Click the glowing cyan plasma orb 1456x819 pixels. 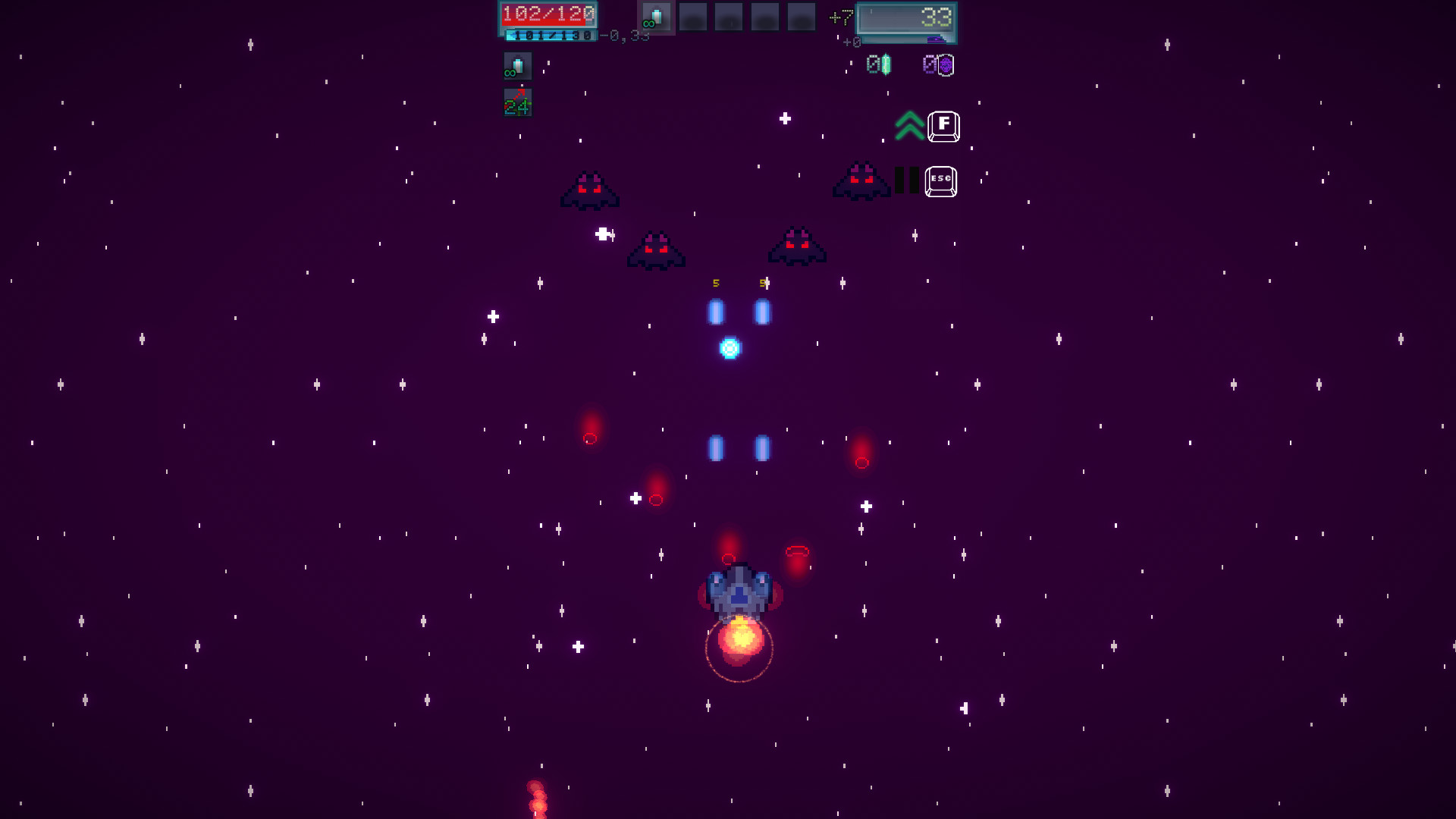[730, 347]
